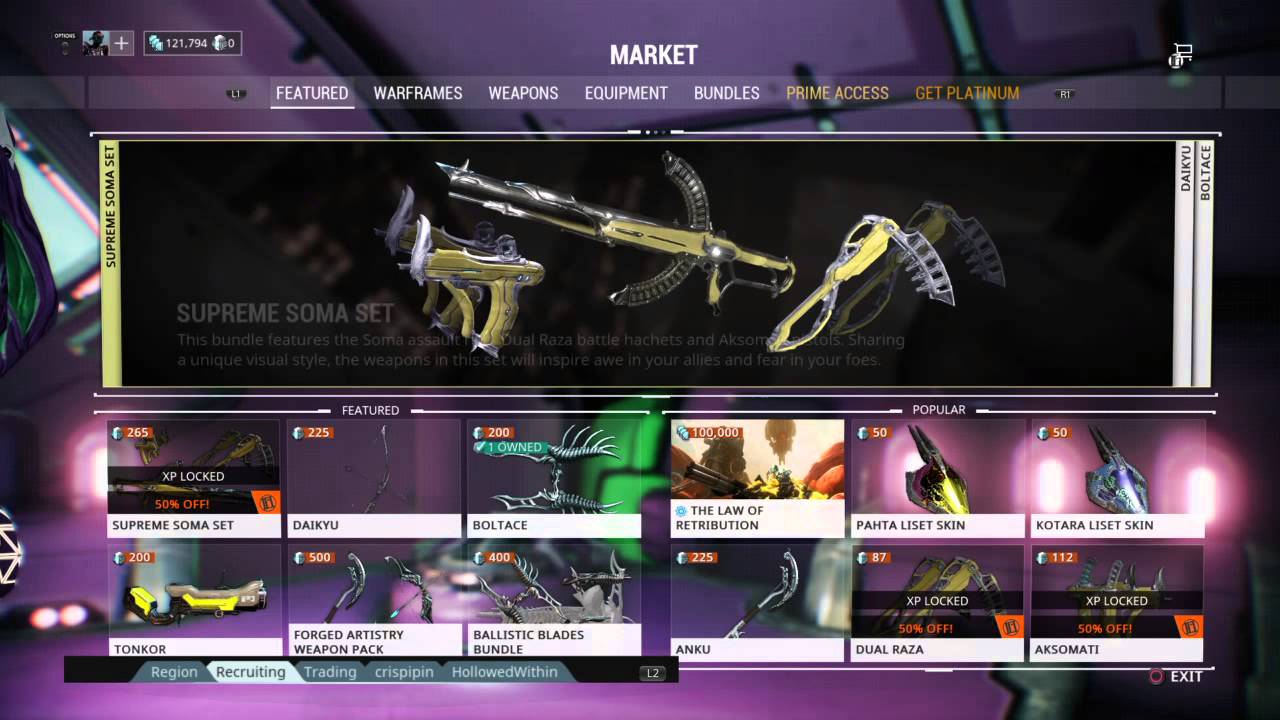This screenshot has width=1280, height=720.
Task: Open PRIME ACCESS
Action: pyautogui.click(x=838, y=93)
